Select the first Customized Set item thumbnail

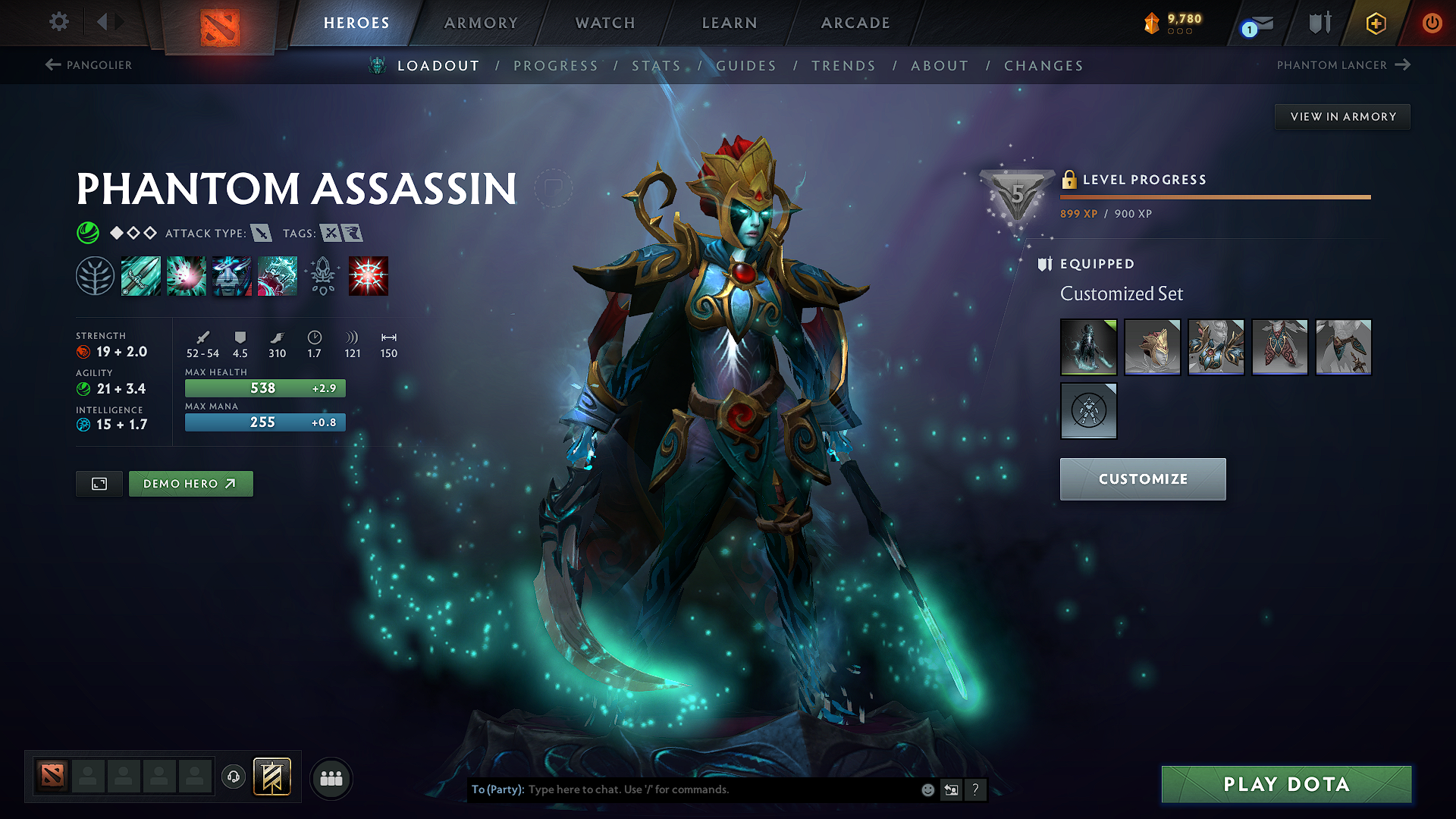tap(1089, 347)
